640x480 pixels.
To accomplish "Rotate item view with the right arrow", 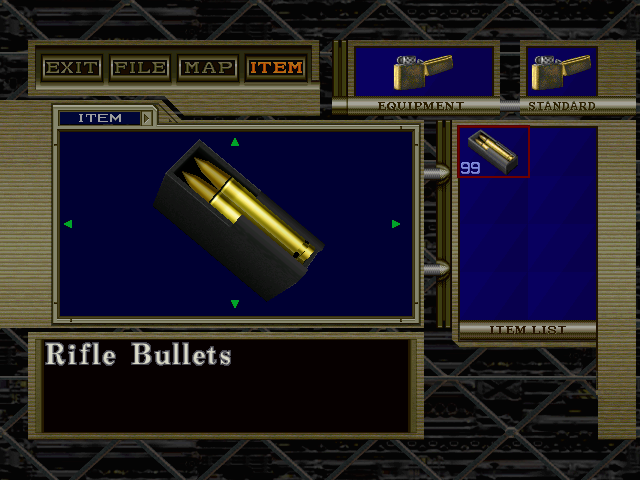I will click(397, 224).
